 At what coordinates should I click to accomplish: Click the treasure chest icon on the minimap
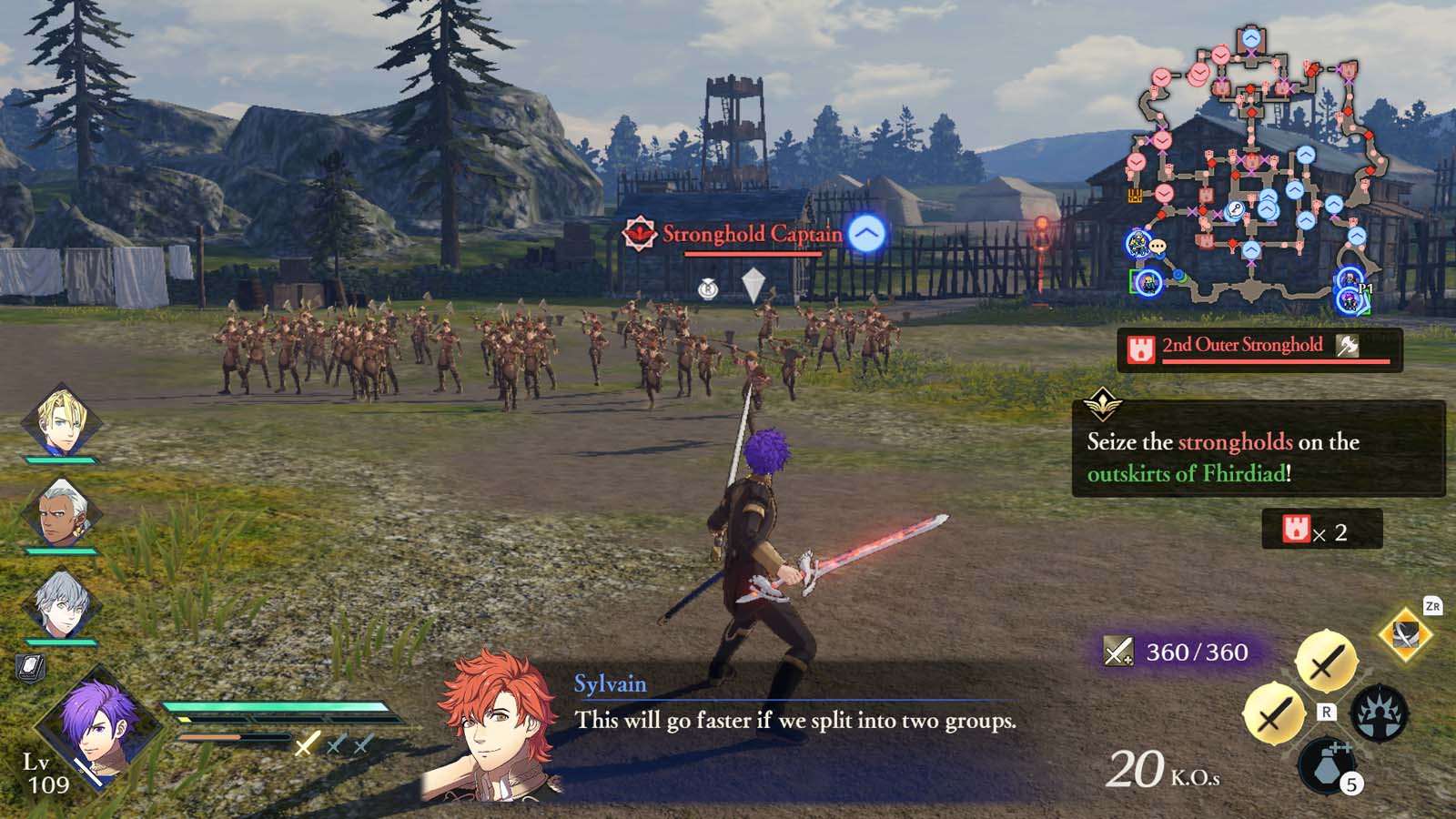click(x=1135, y=196)
